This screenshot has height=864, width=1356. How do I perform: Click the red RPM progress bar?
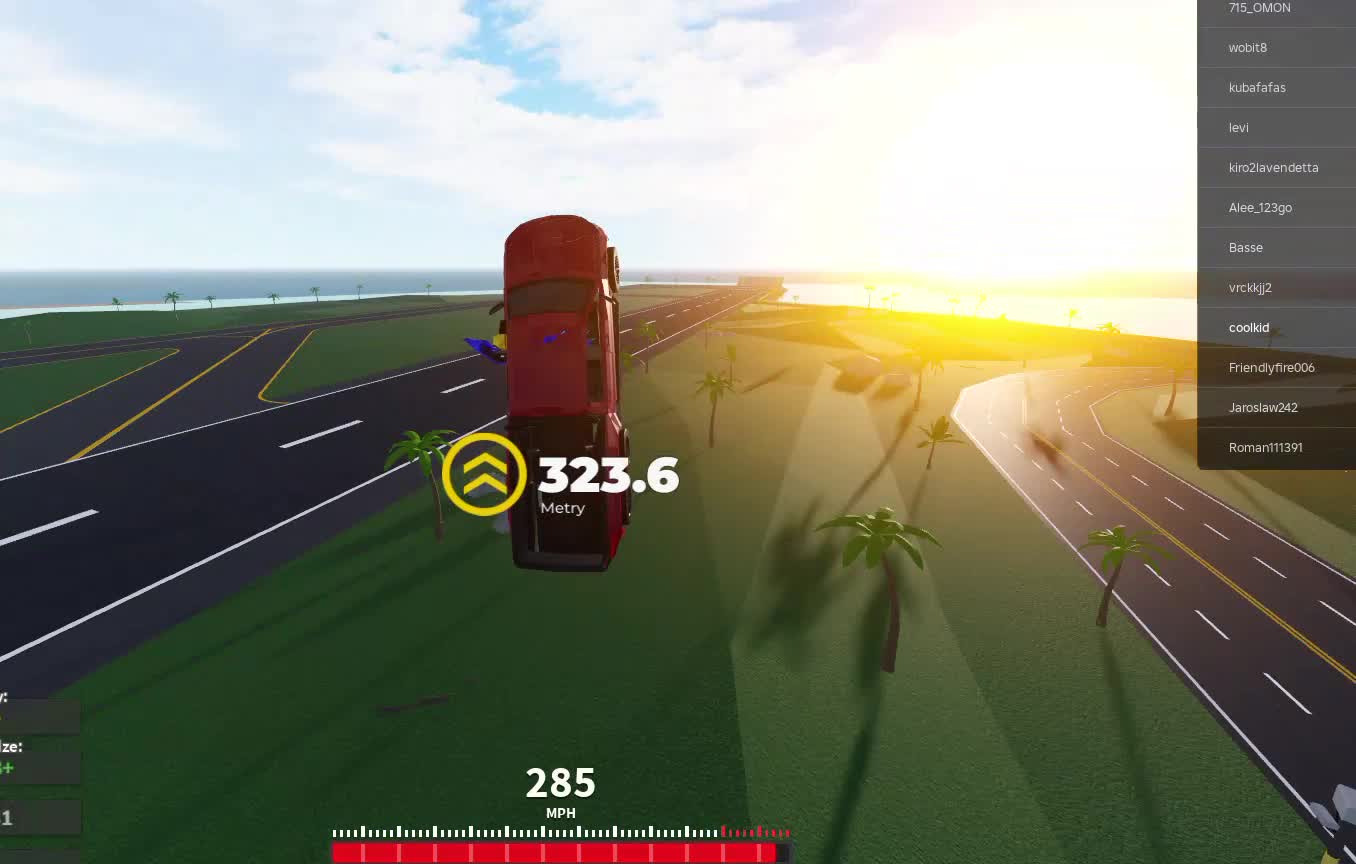555,852
